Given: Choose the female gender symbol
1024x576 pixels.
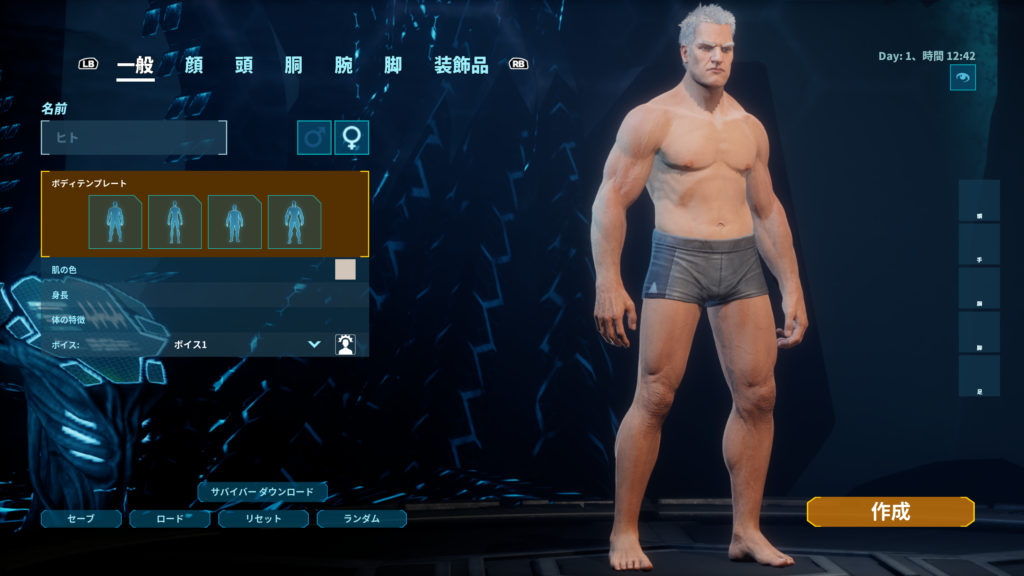Looking at the screenshot, I should coord(351,138).
